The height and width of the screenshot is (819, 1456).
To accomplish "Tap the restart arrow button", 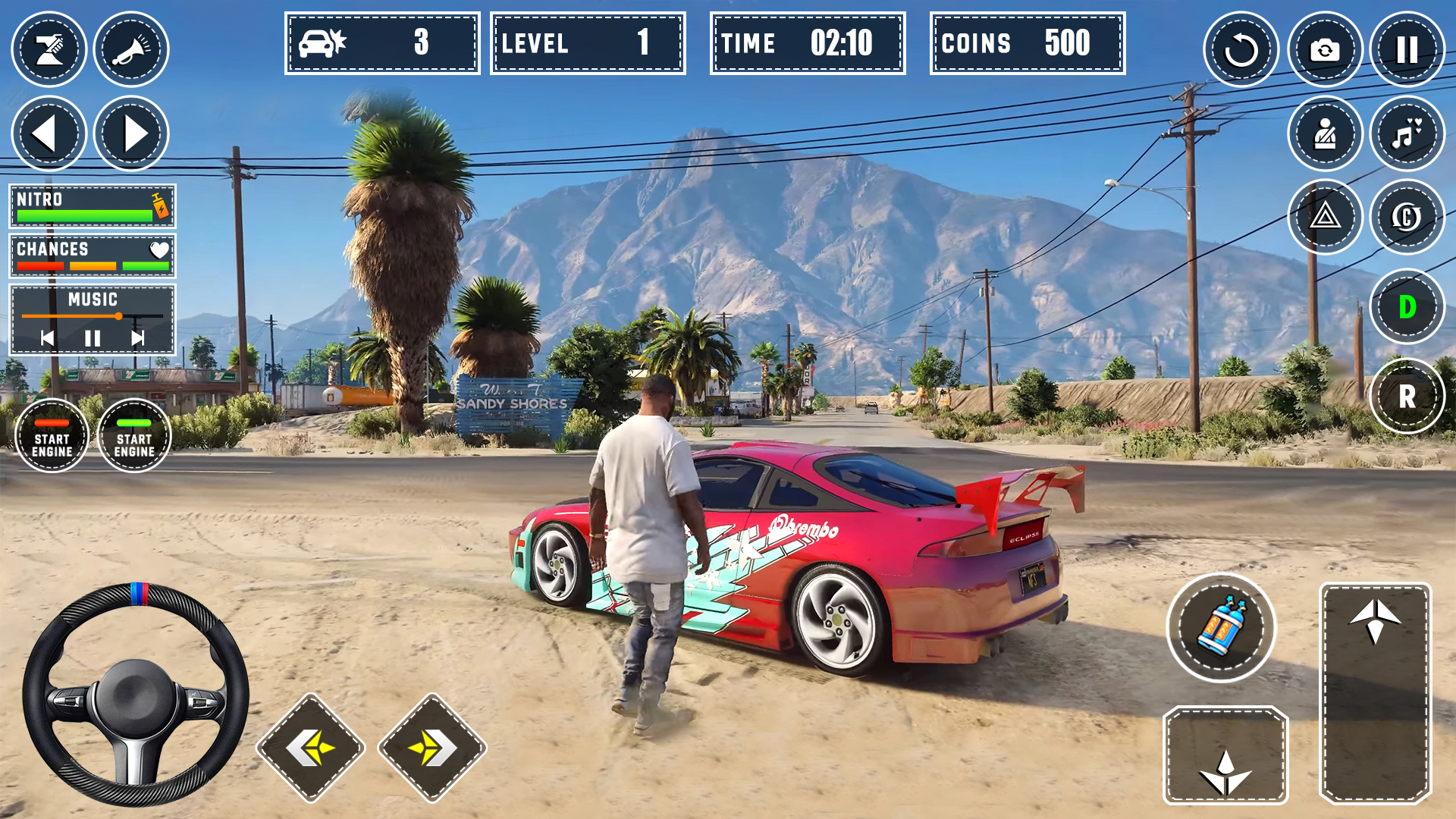I will pos(1241,50).
